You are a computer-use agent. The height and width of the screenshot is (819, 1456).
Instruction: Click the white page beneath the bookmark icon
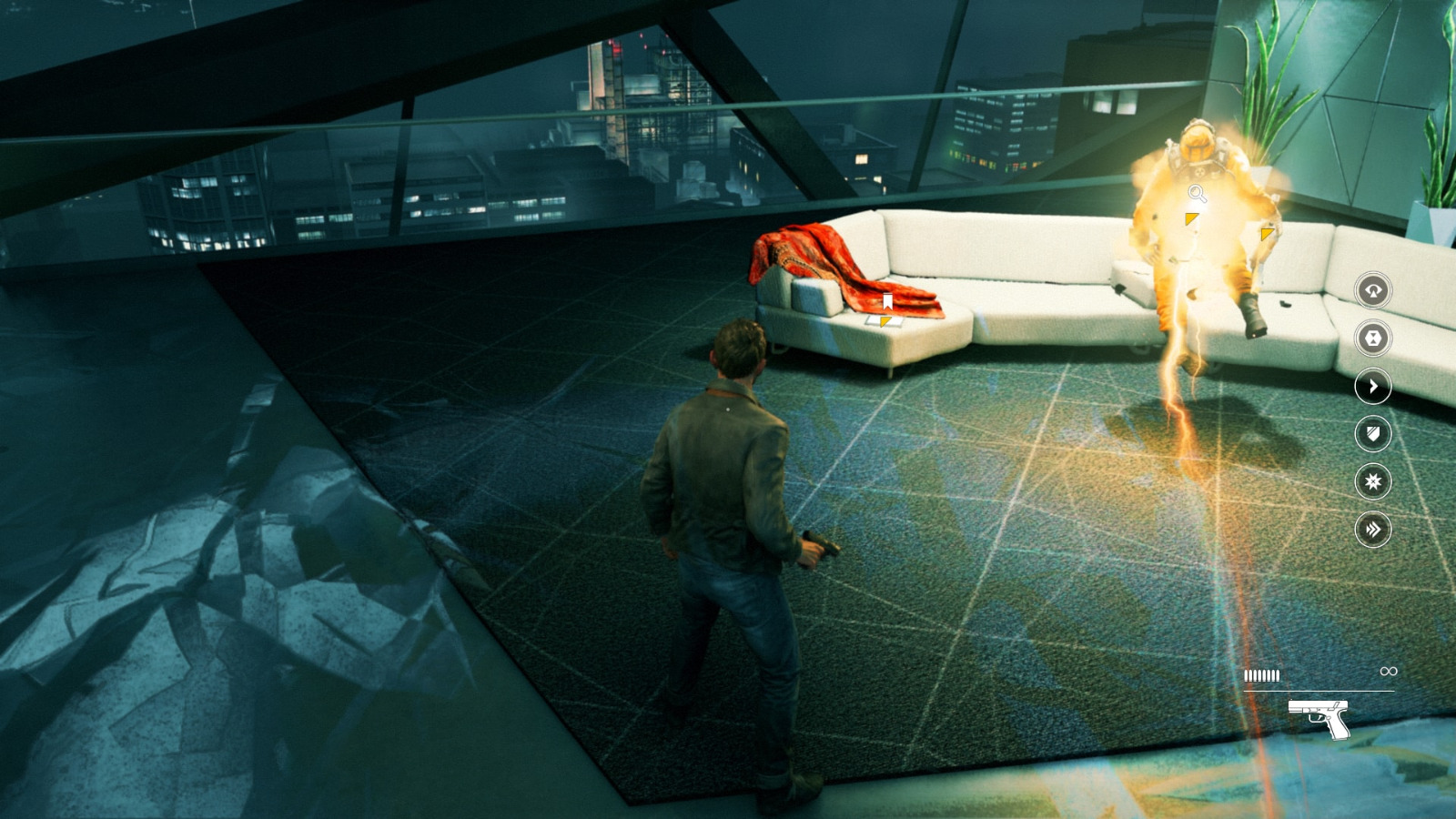click(899, 320)
